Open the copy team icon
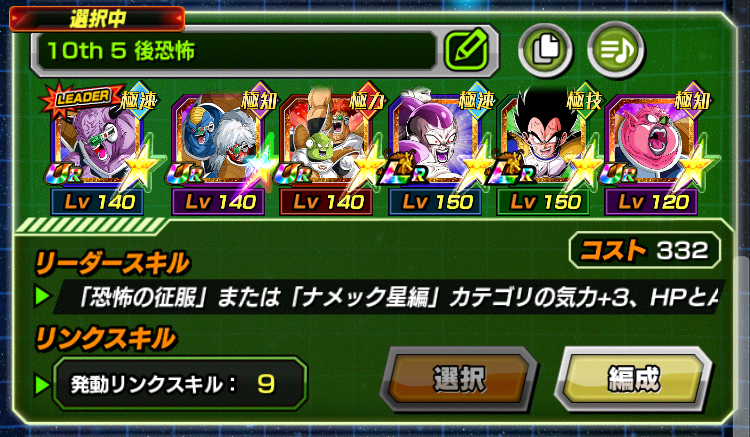The width and height of the screenshot is (750, 437). pyautogui.click(x=545, y=46)
